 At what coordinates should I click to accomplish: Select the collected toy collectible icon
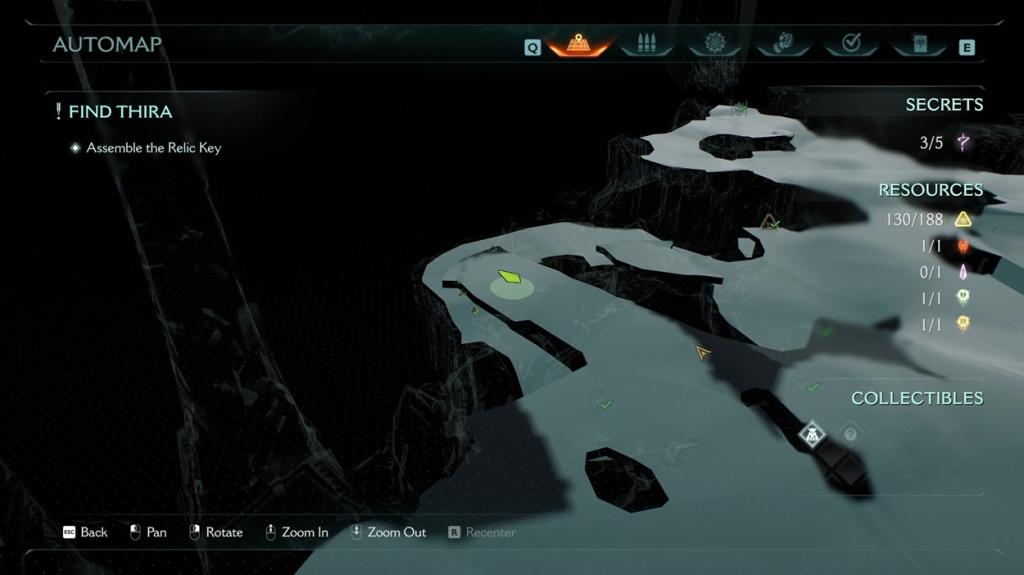(x=812, y=434)
